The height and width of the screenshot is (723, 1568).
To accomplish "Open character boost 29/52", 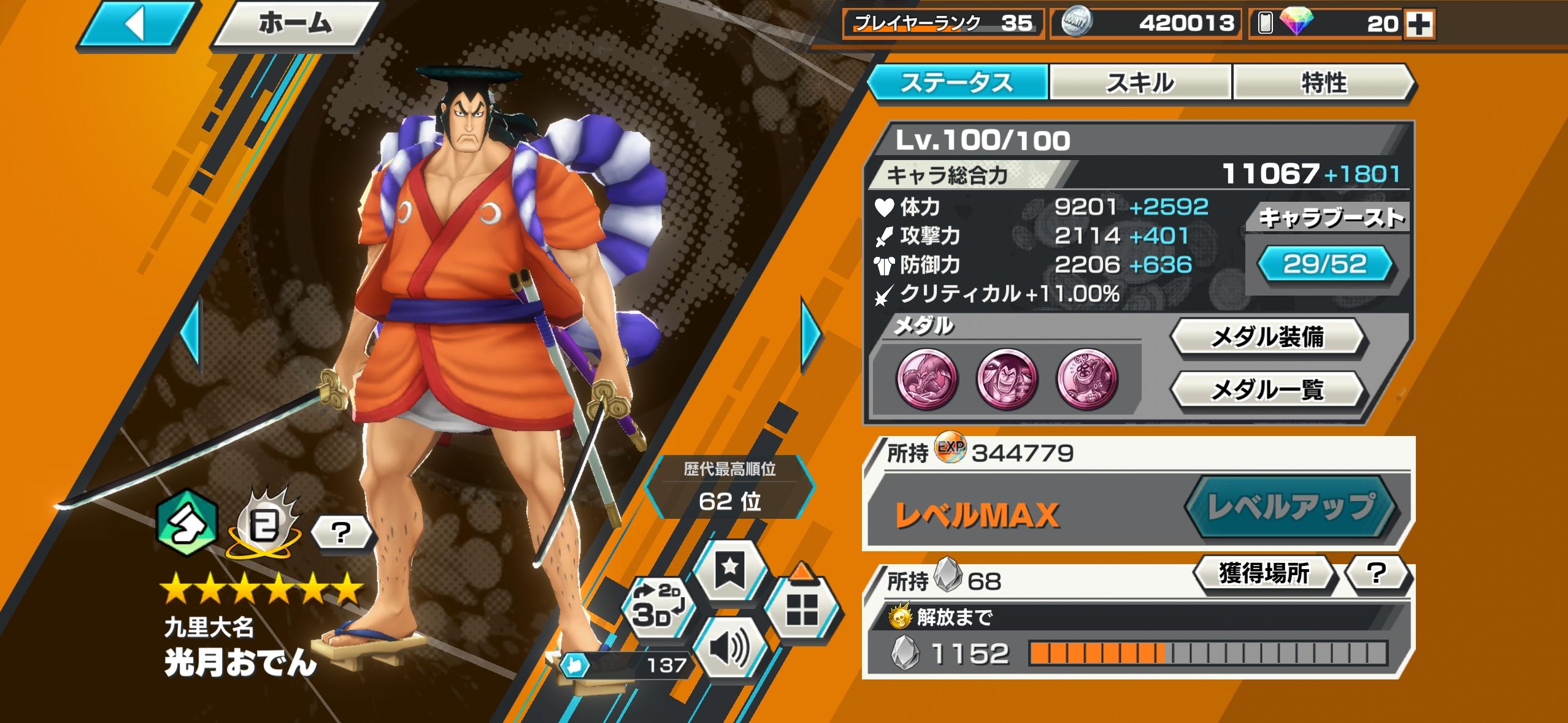I will (x=1325, y=264).
